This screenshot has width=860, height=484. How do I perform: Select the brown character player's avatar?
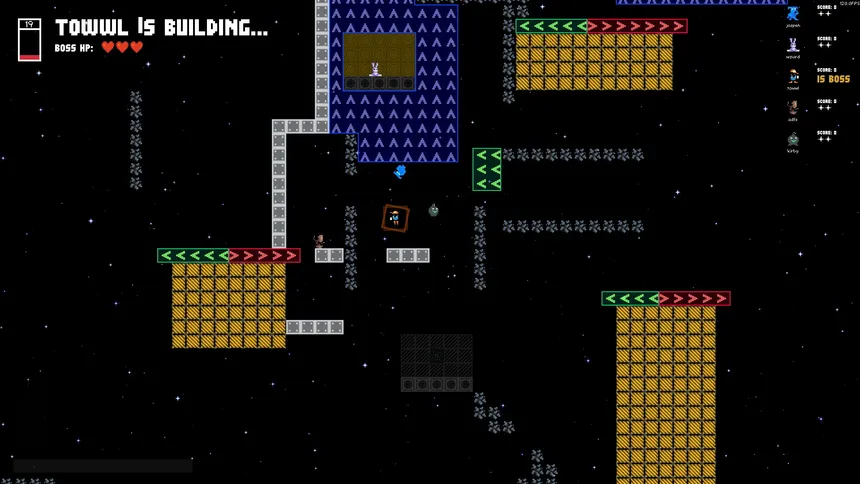[792, 107]
